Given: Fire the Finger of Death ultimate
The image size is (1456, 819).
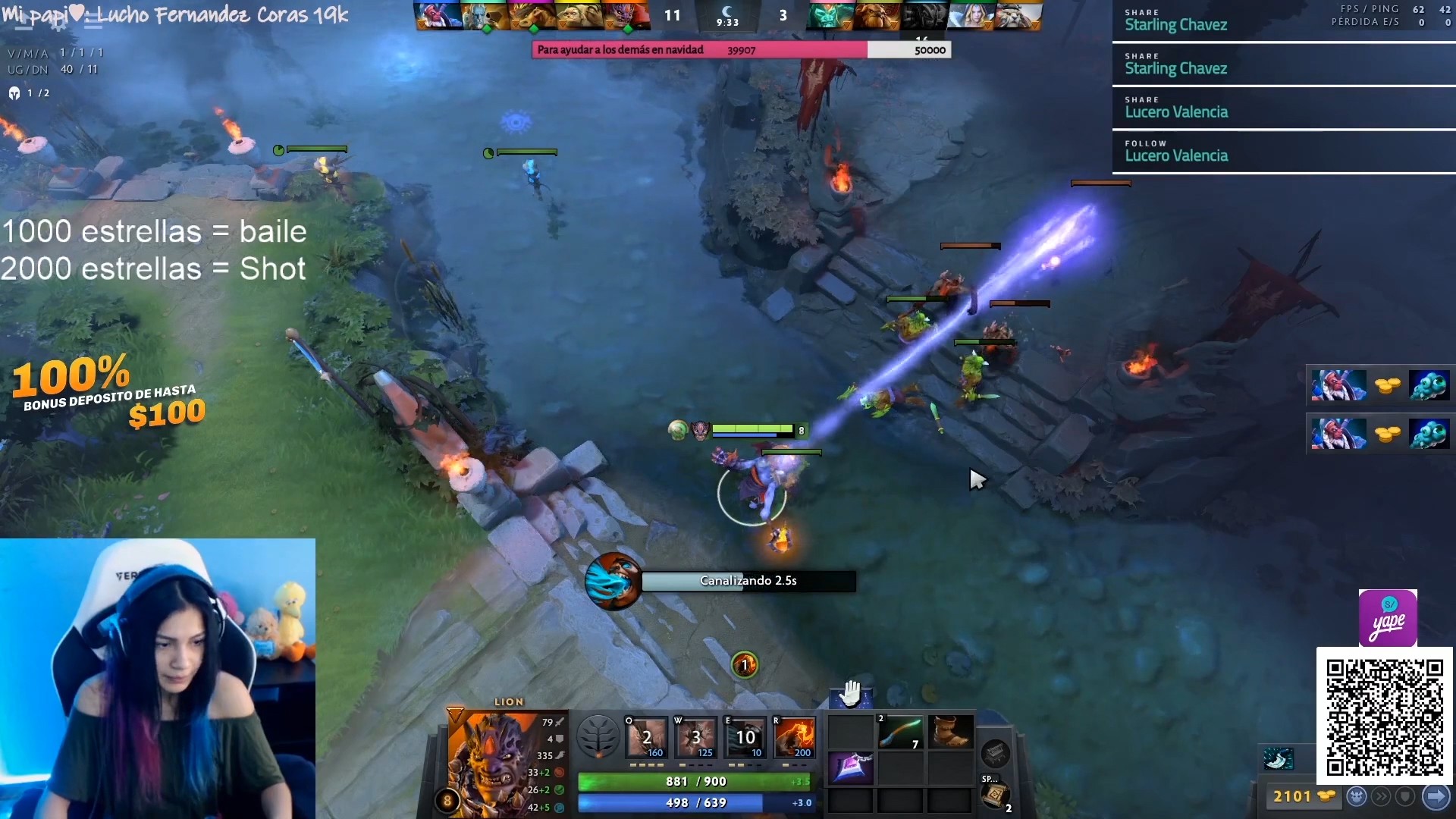Looking at the screenshot, I should click(794, 736).
